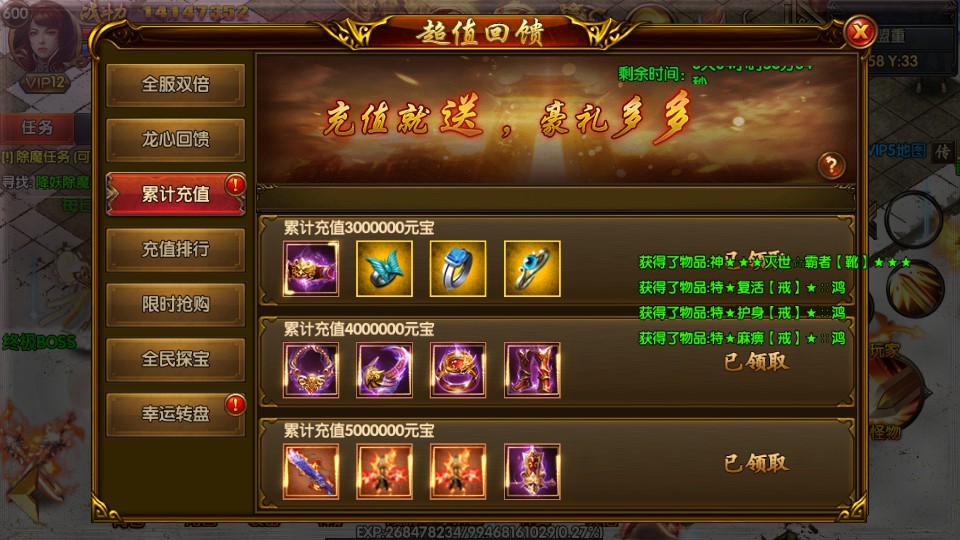Select the purple boots reward icon
Image resolution: width=960 pixels, height=540 pixels.
click(x=532, y=370)
